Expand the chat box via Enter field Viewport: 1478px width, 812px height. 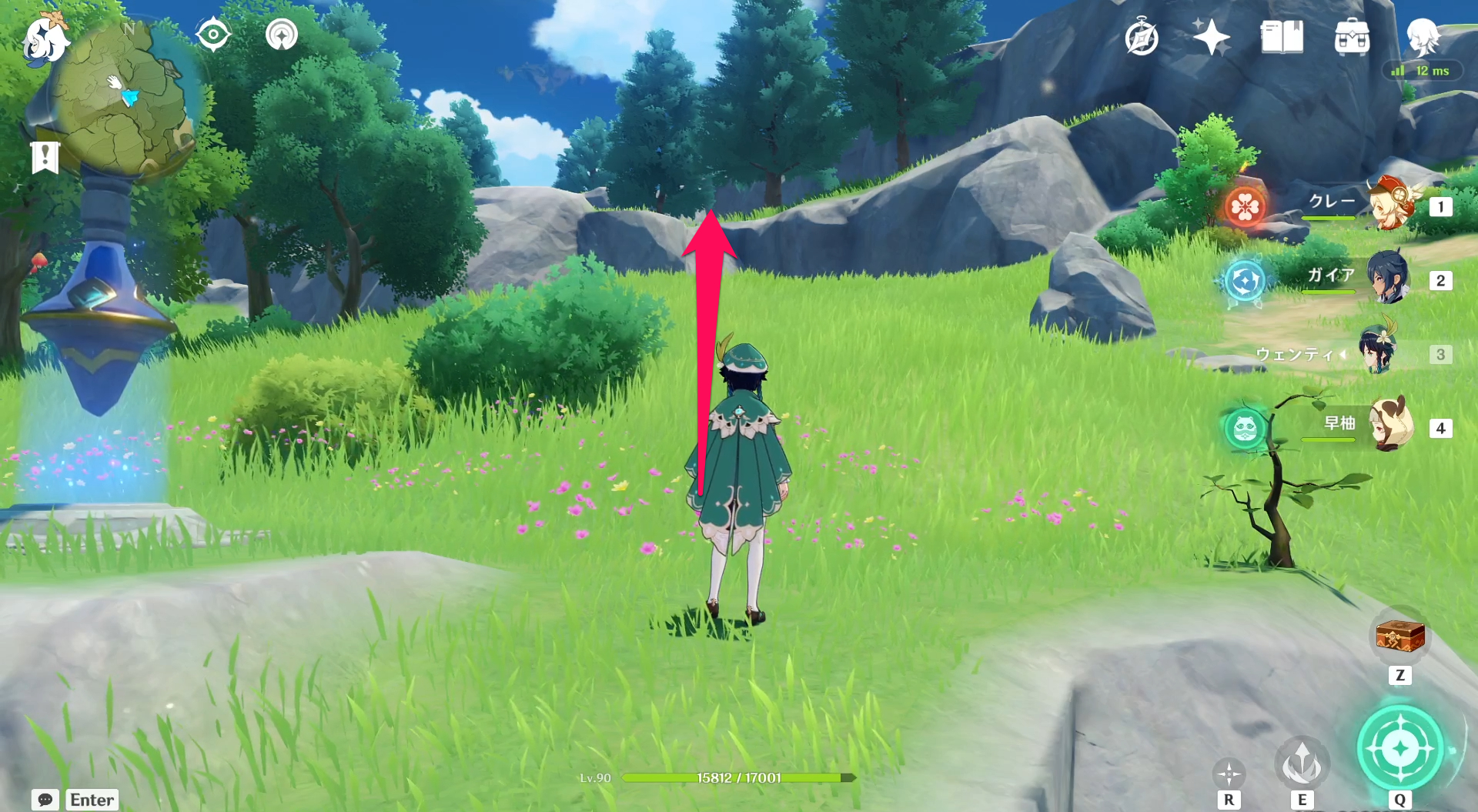coord(91,800)
